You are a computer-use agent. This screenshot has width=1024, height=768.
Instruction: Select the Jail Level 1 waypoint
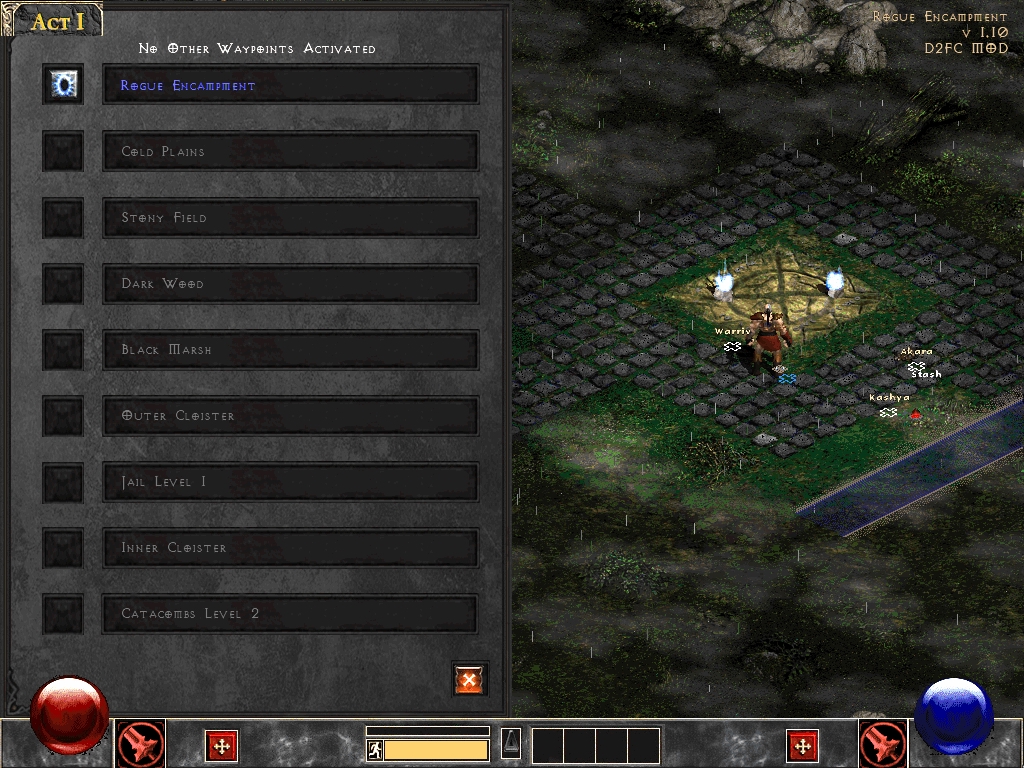[290, 481]
